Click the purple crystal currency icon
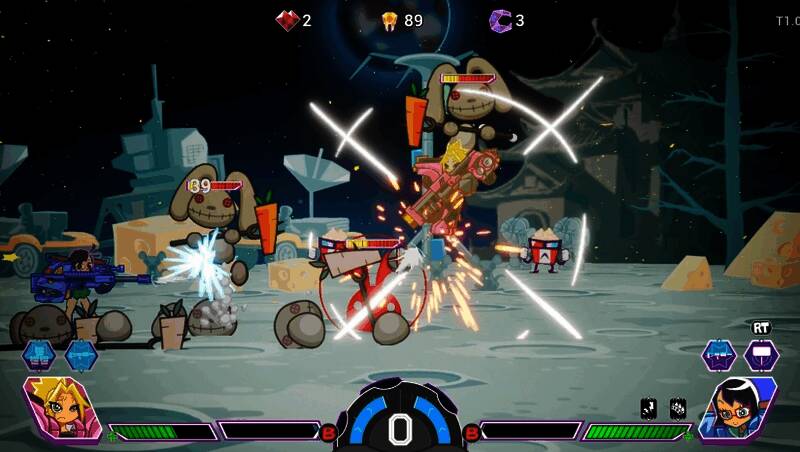Viewport: 800px width, 452px height. [x=500, y=20]
